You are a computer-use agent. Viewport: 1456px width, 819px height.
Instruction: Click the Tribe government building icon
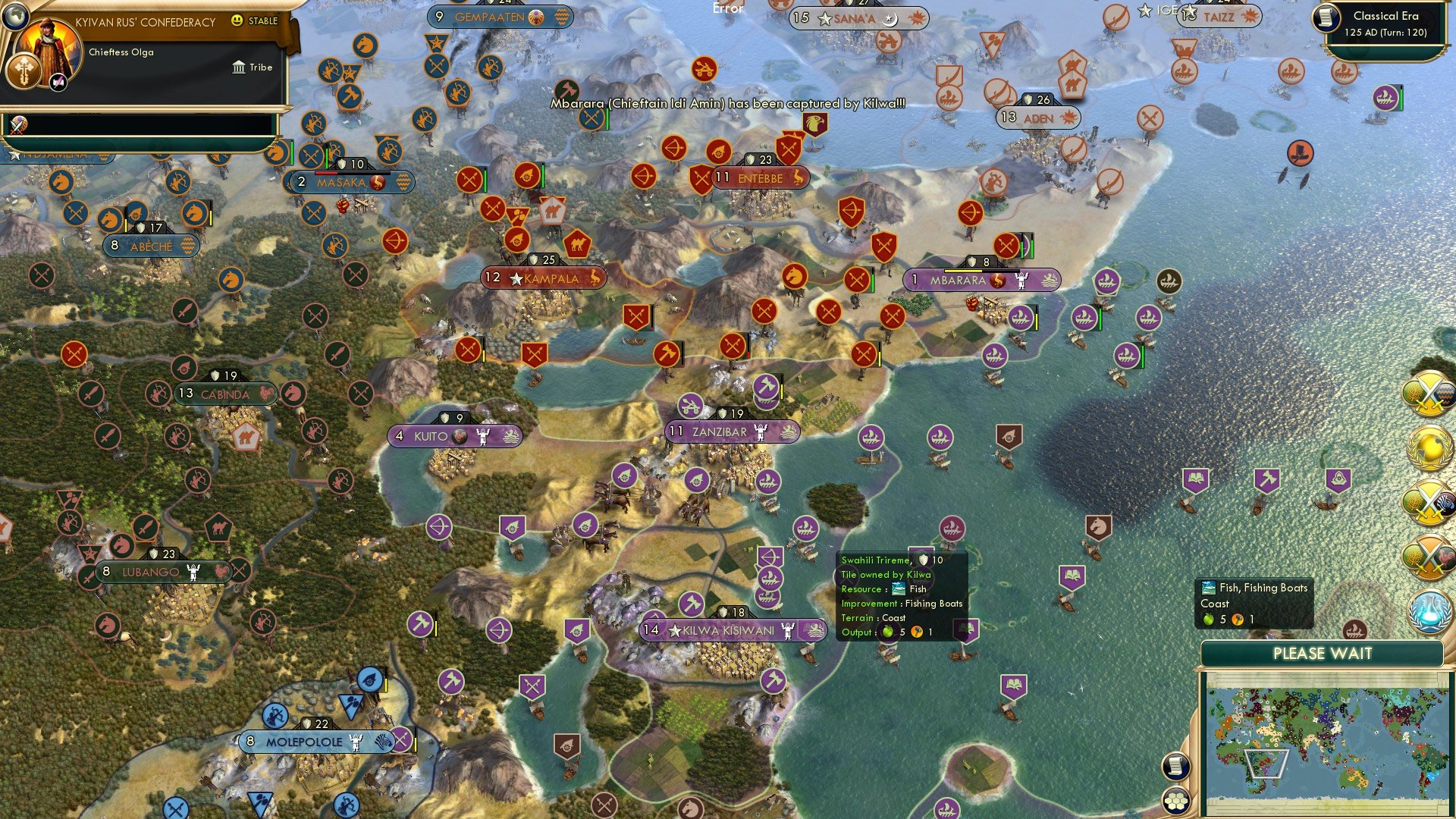pyautogui.click(x=240, y=67)
